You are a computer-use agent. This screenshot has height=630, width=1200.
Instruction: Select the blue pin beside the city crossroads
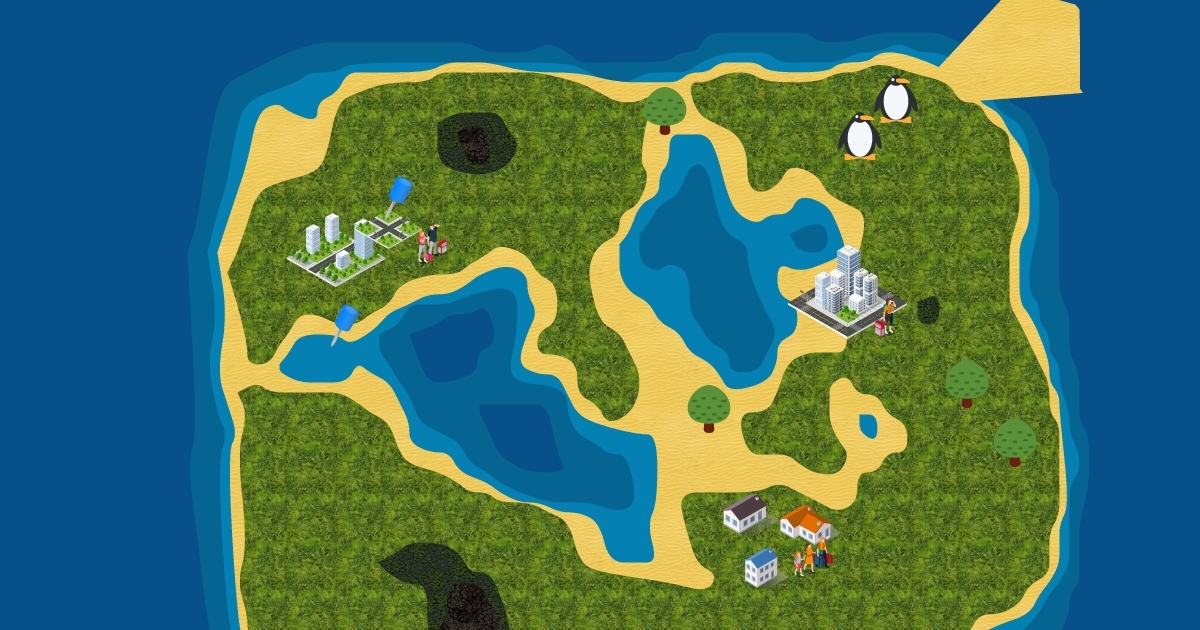pos(399,191)
